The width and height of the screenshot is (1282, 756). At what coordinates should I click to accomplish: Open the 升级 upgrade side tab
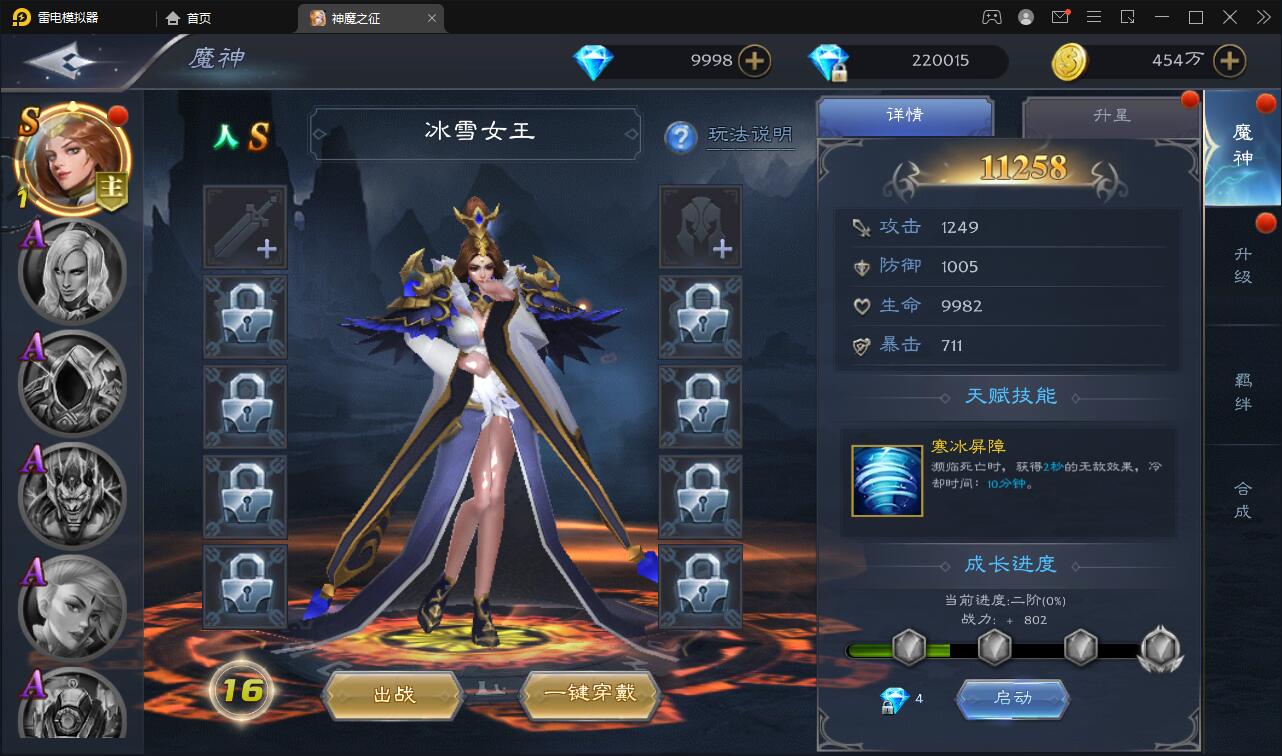pos(1243,265)
